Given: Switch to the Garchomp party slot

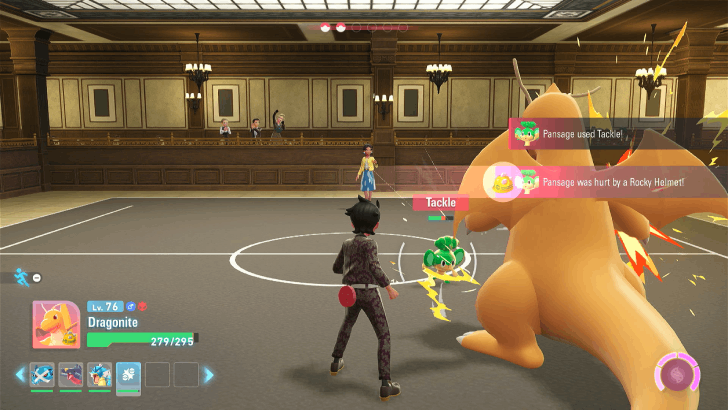Looking at the screenshot, I should click(x=71, y=375).
